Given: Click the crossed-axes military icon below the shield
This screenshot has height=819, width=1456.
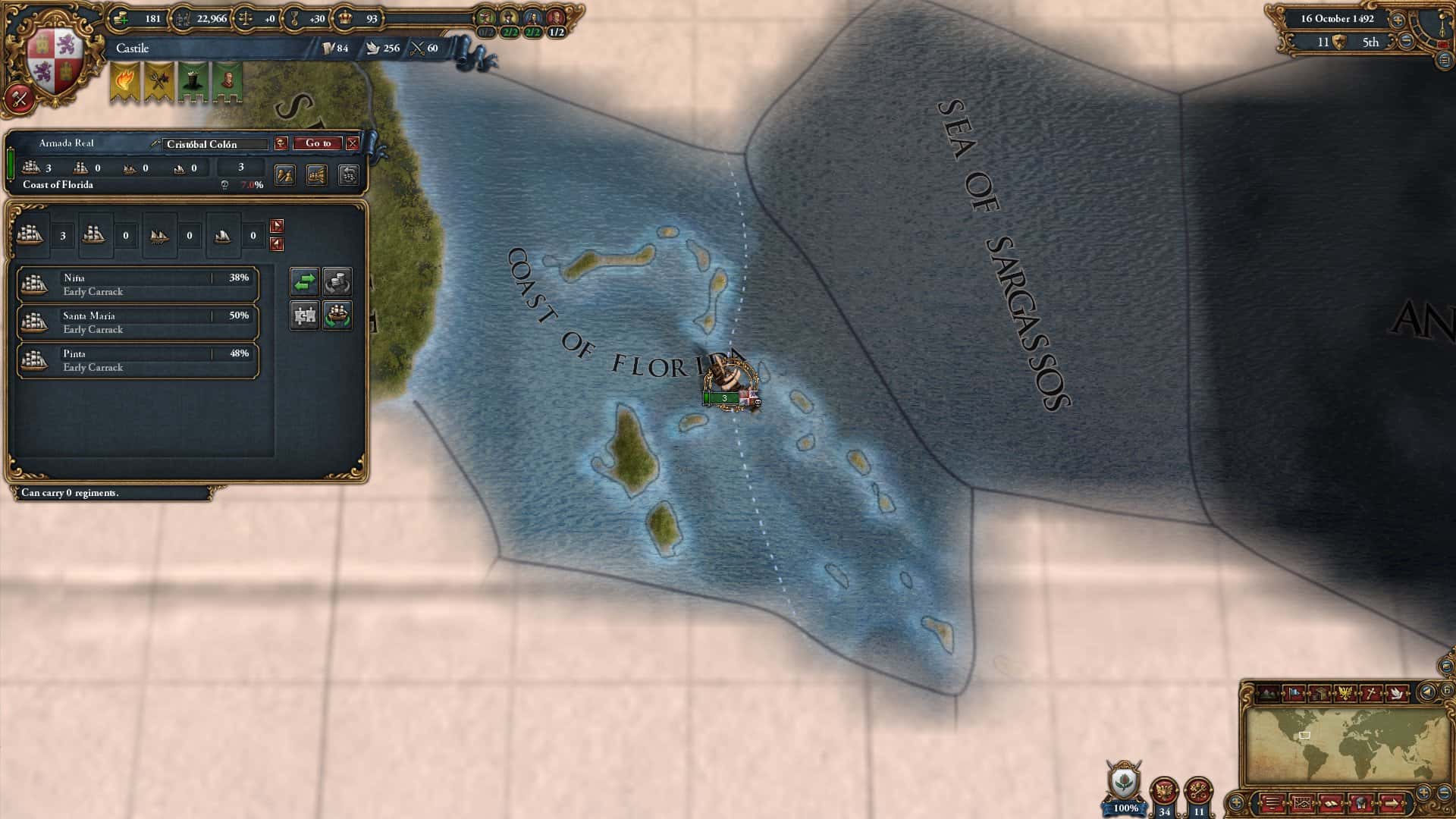Looking at the screenshot, I should click(18, 99).
